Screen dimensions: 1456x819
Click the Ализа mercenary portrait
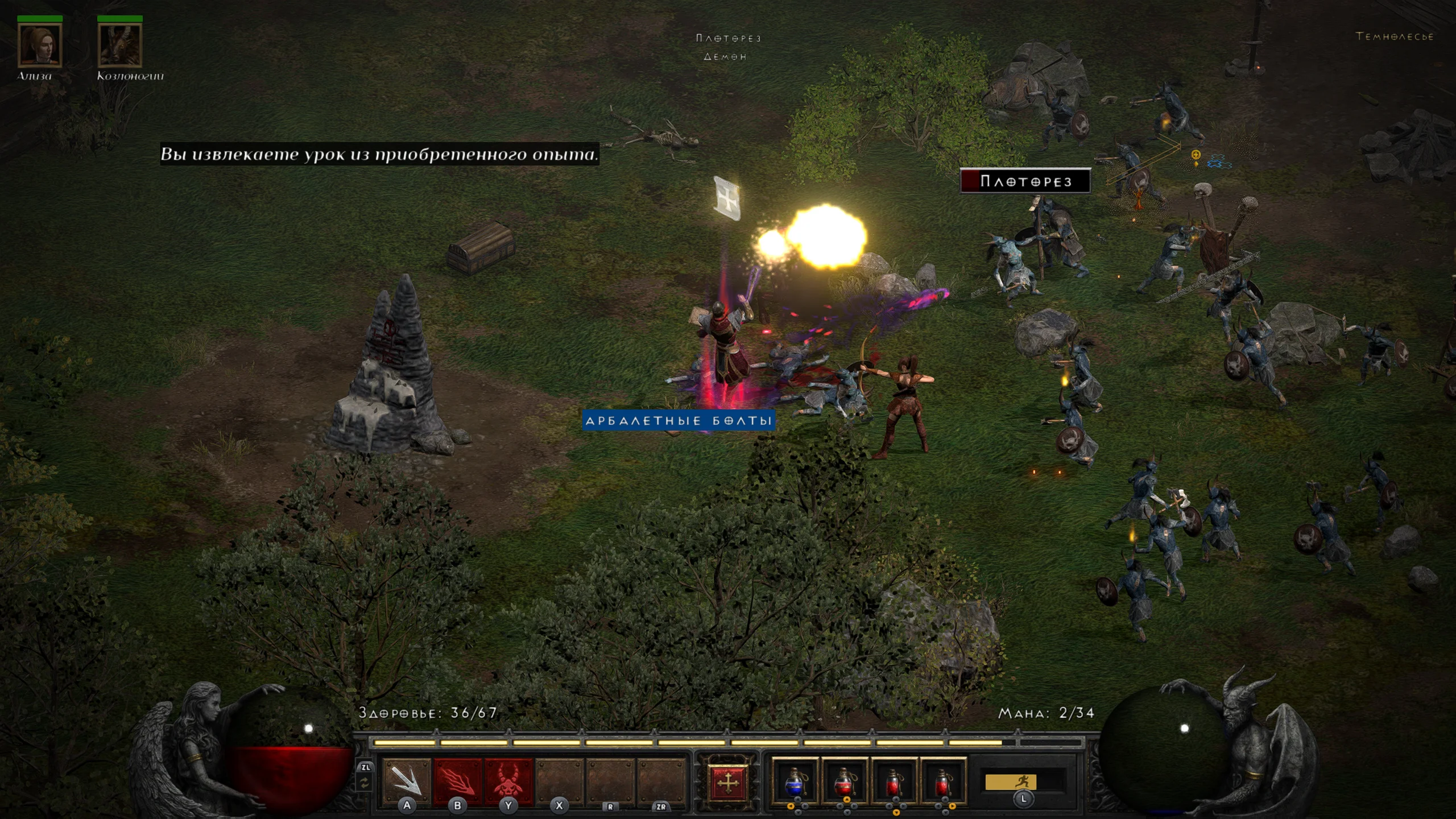pos(39,45)
